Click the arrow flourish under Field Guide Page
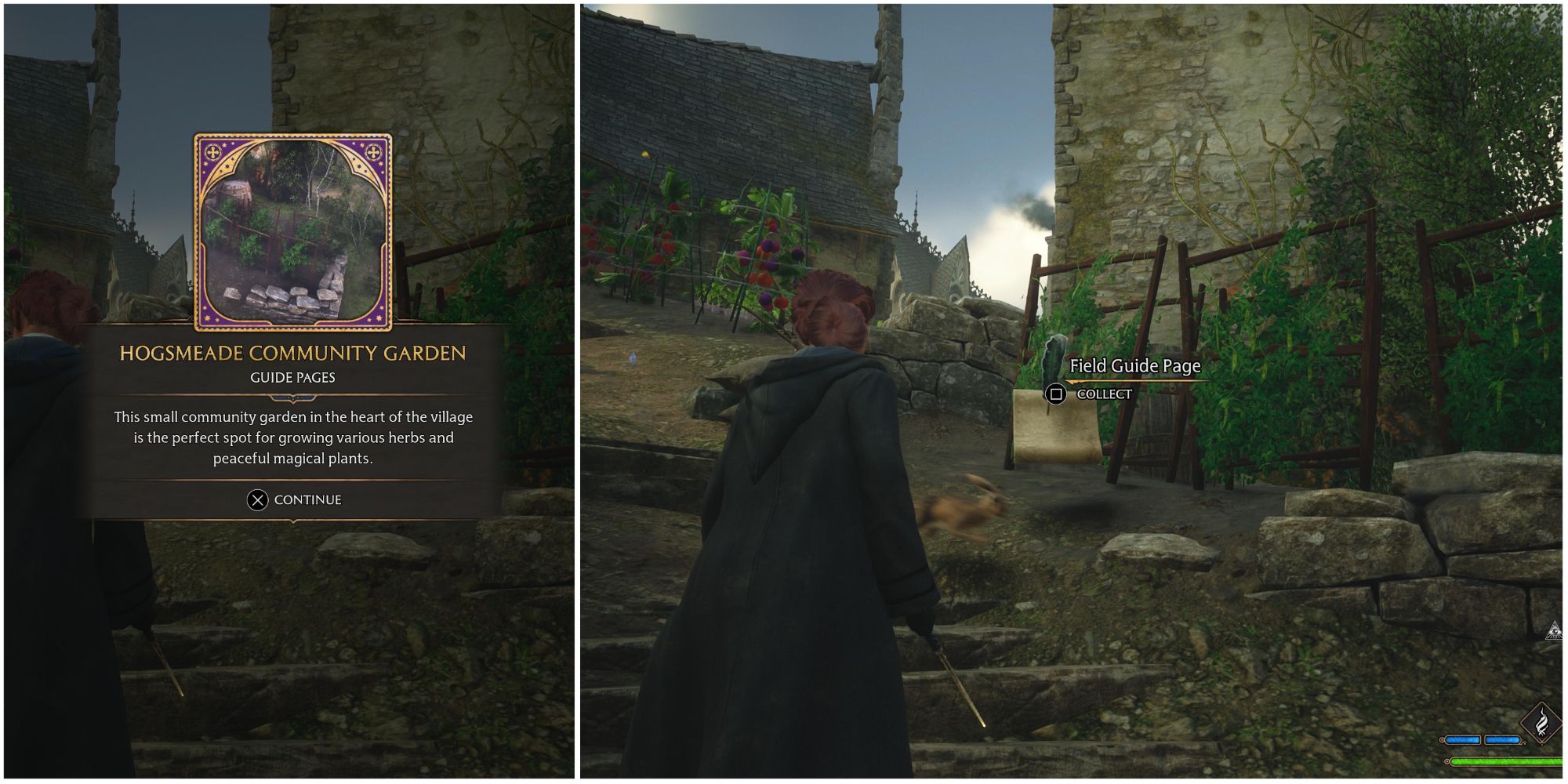 1137,382
